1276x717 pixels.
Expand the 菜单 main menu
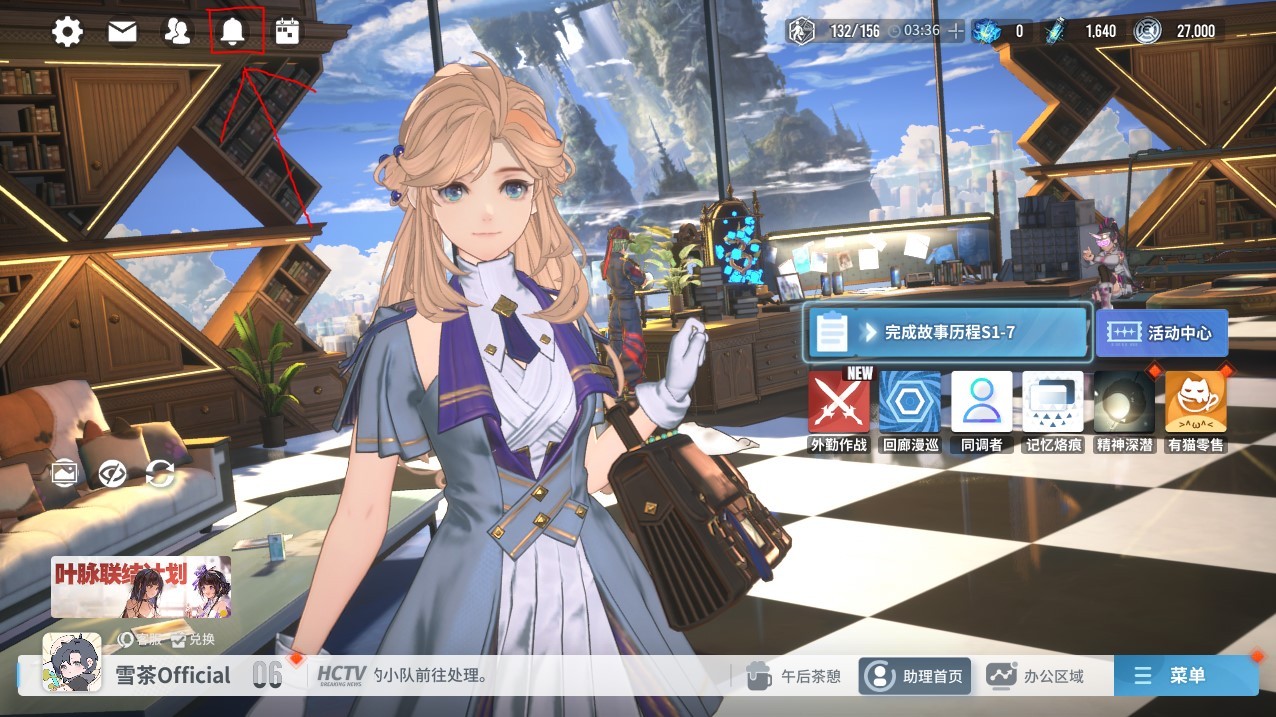[1185, 676]
